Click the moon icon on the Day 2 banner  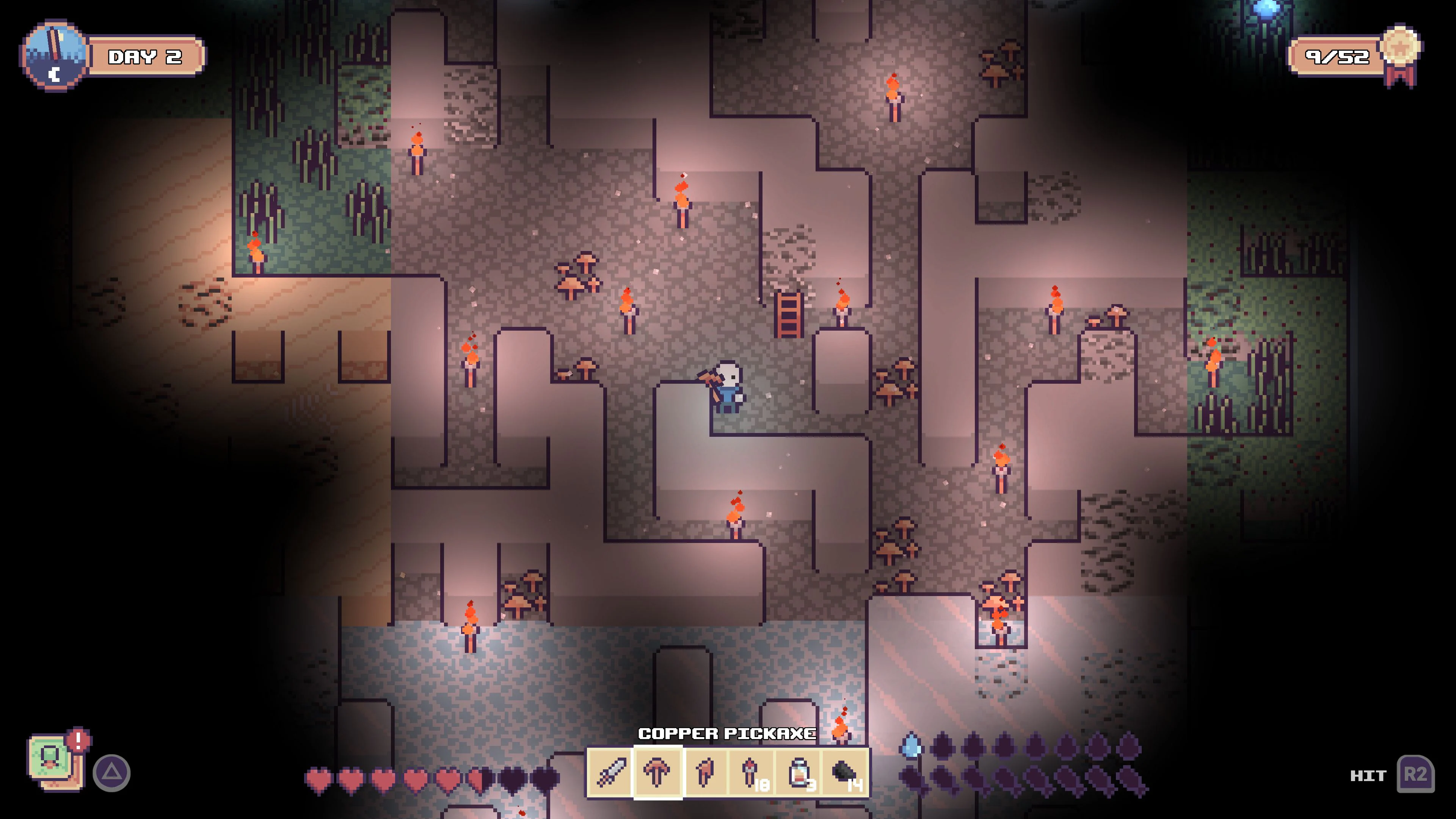(x=54, y=76)
